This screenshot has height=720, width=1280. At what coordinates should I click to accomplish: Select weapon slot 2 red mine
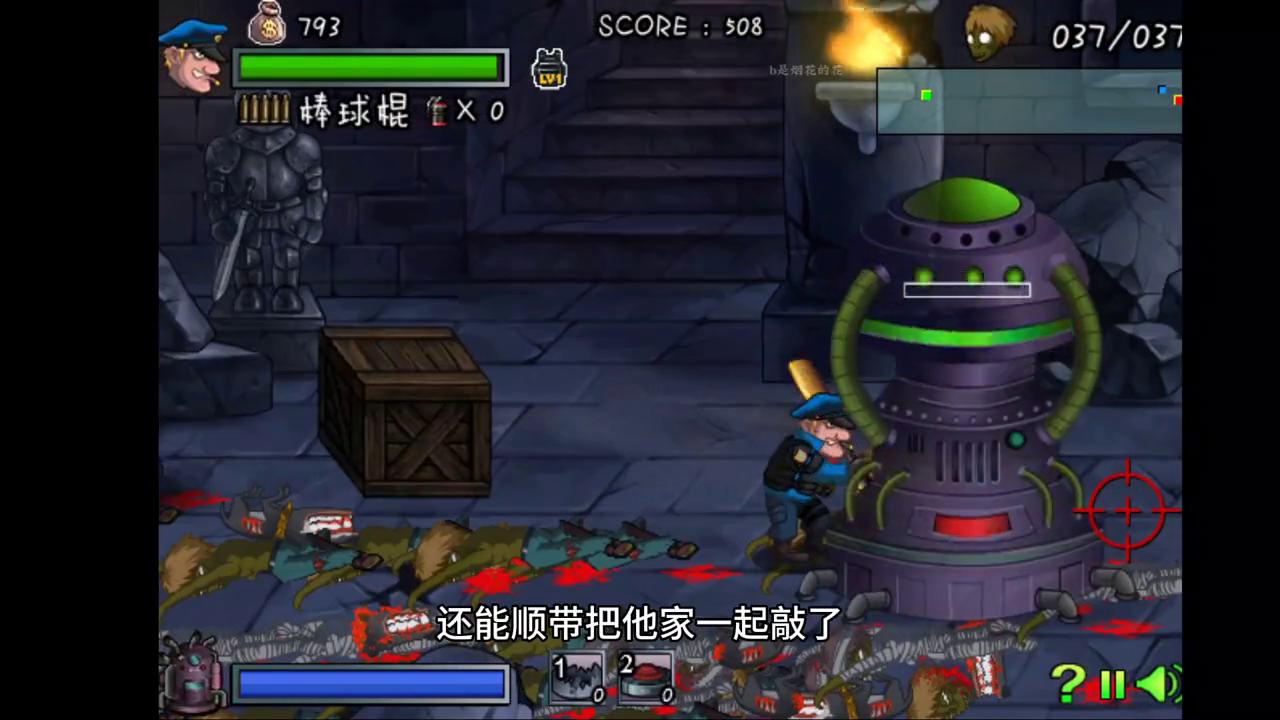point(645,678)
